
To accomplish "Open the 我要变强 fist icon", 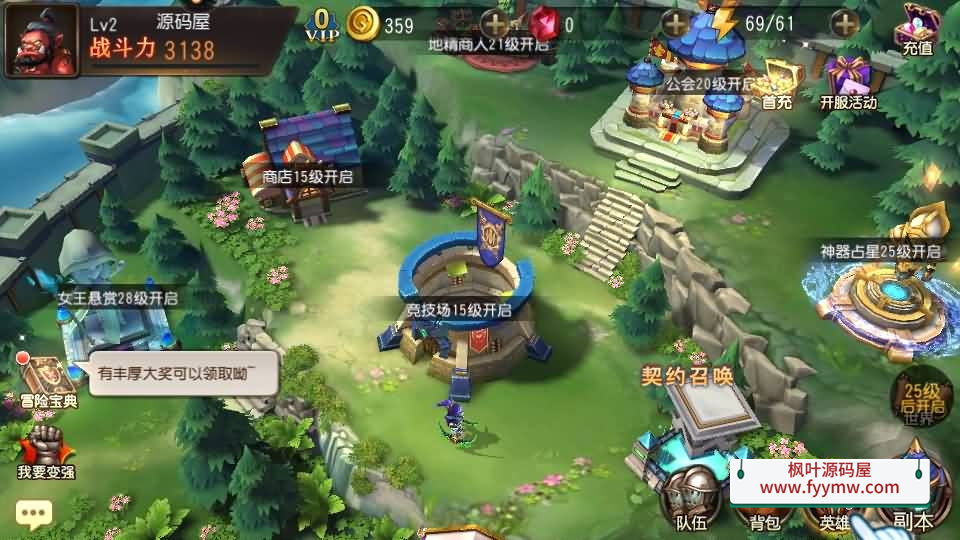I will 46,450.
